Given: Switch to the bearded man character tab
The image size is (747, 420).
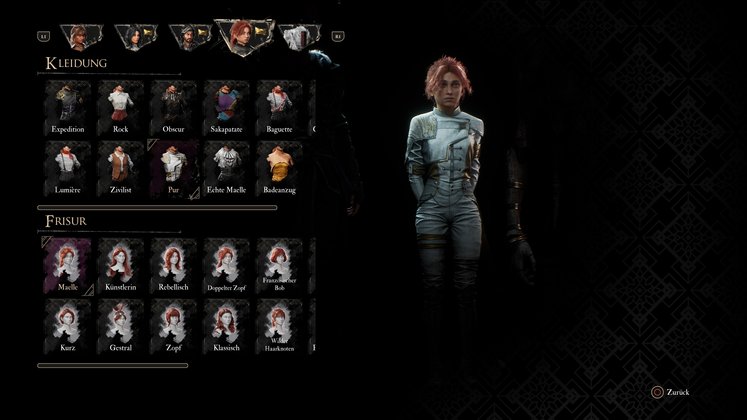Looking at the screenshot, I should (x=186, y=37).
